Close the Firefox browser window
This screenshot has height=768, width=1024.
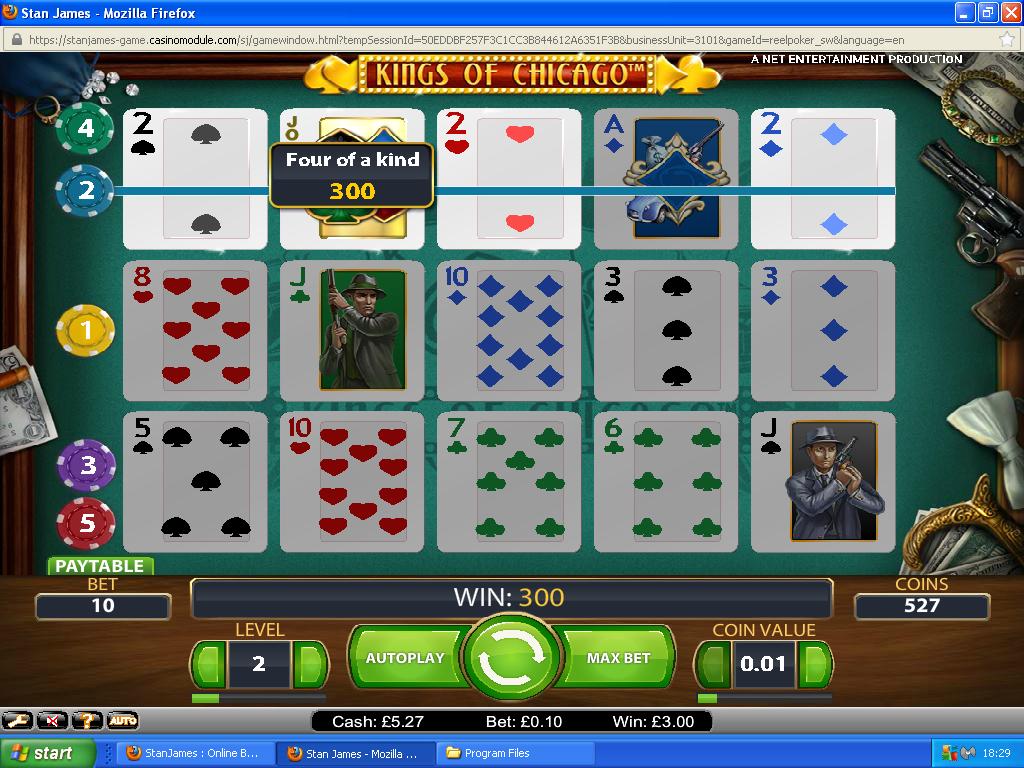pos(1009,13)
